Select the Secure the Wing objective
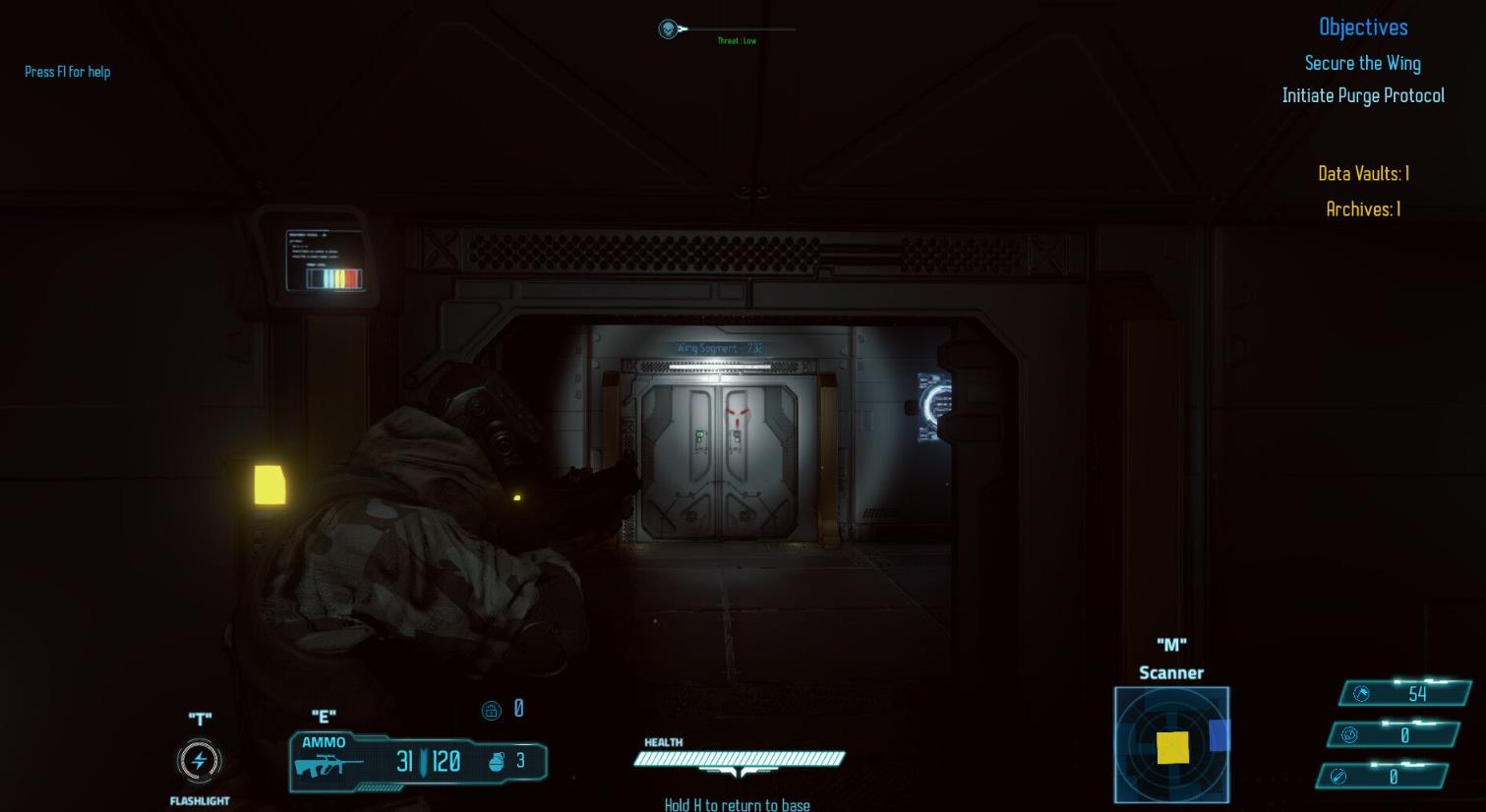Screen dimensions: 1486x812 [x=1362, y=63]
